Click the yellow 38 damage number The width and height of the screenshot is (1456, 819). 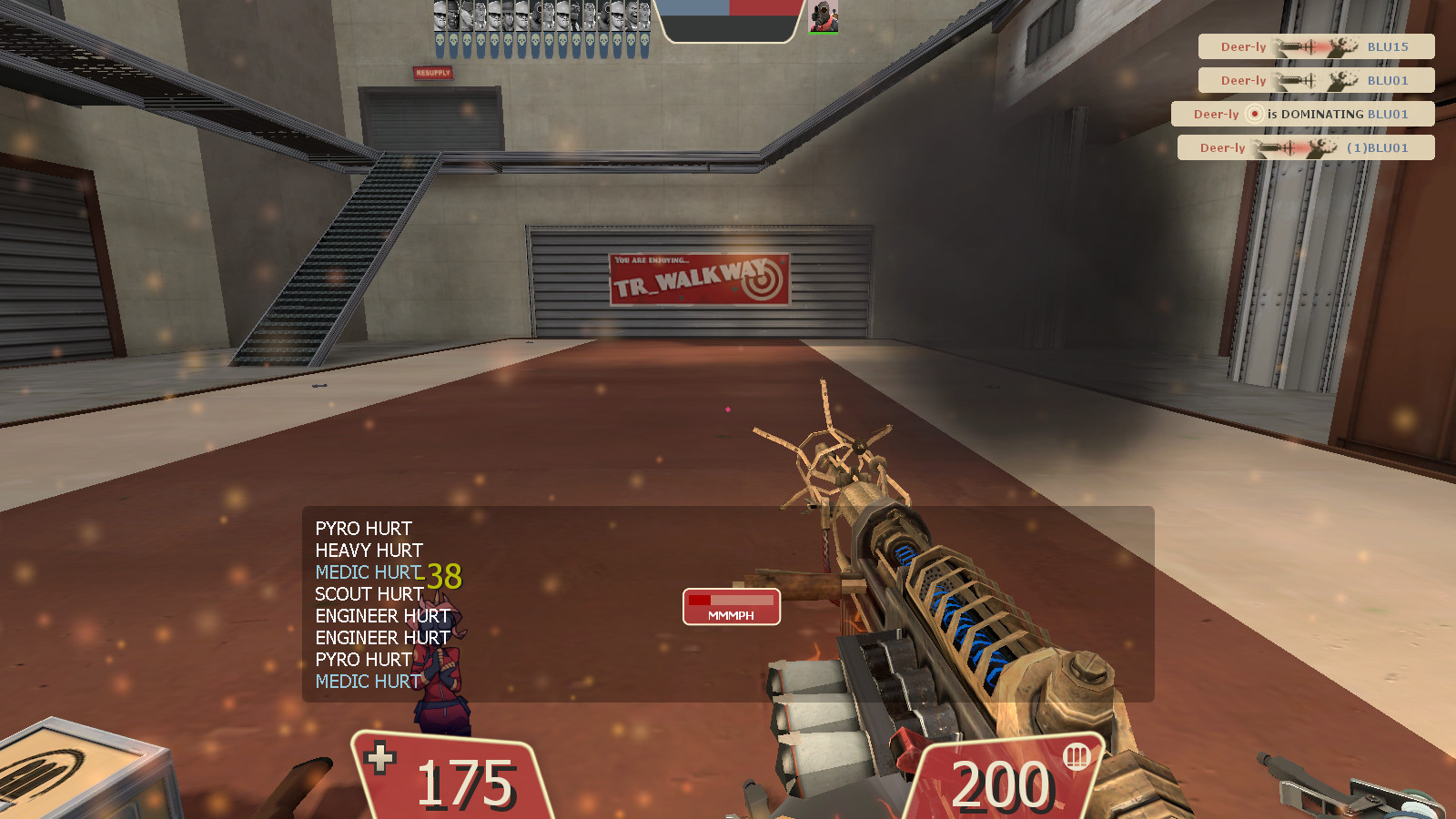point(443,575)
